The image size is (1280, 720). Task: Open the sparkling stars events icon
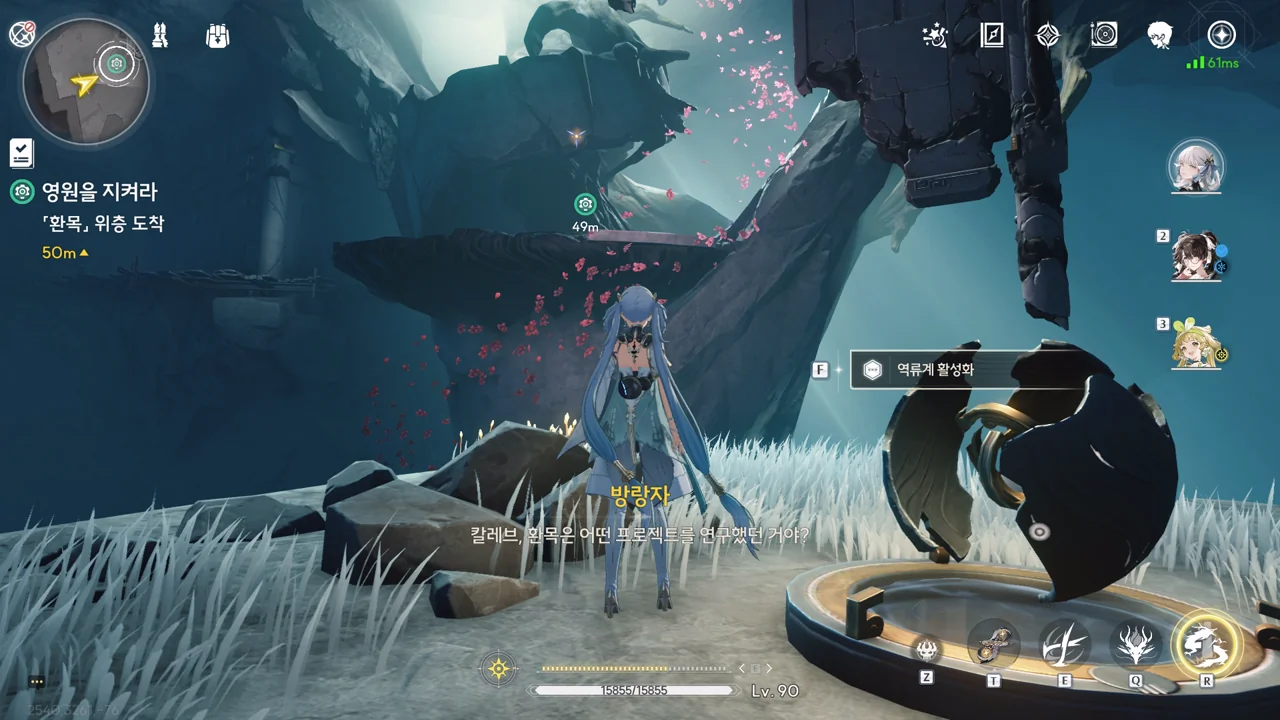pyautogui.click(x=935, y=36)
